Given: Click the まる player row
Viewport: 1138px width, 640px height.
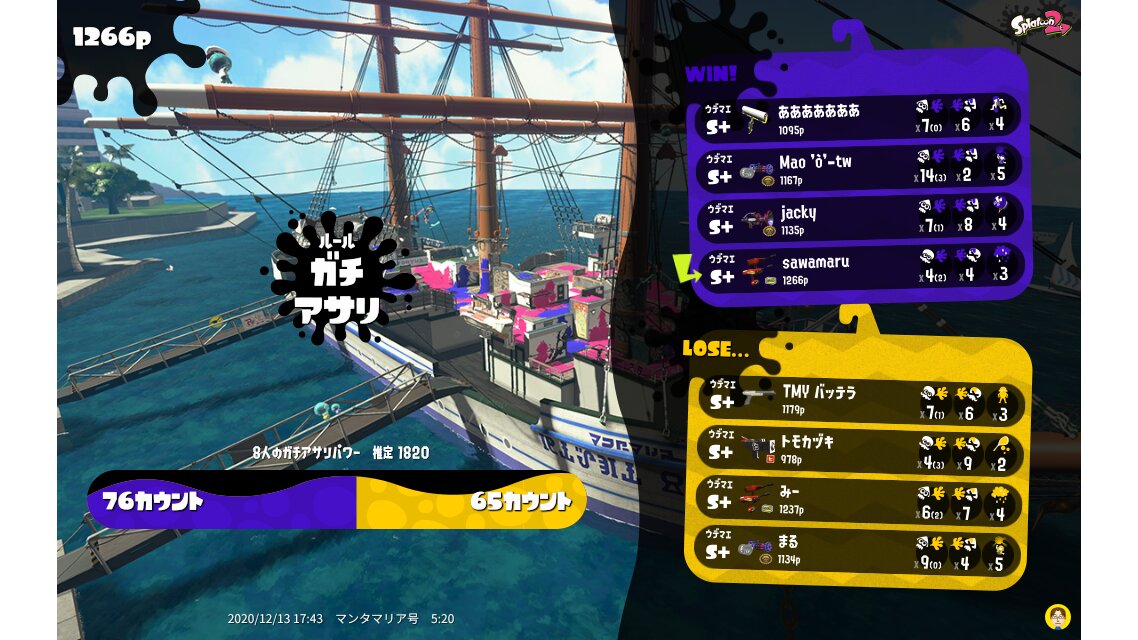Looking at the screenshot, I should pos(856,549).
